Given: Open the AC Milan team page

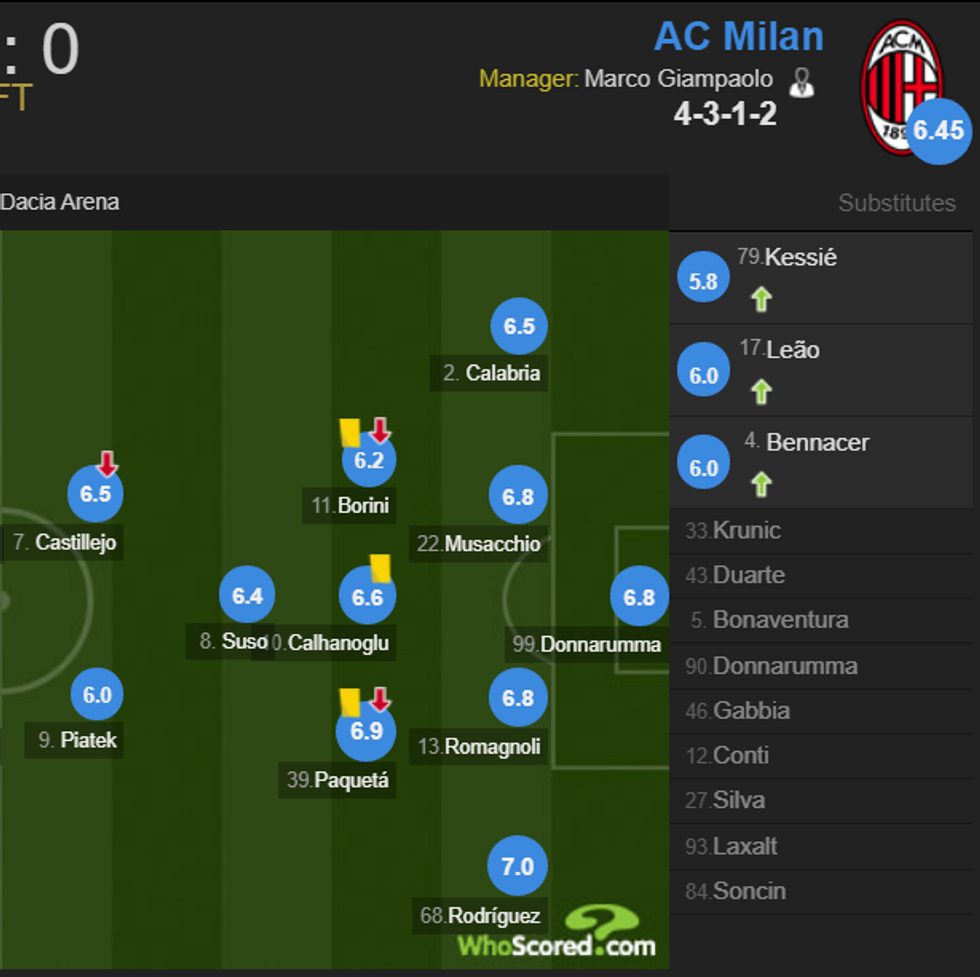Looking at the screenshot, I should [738, 37].
